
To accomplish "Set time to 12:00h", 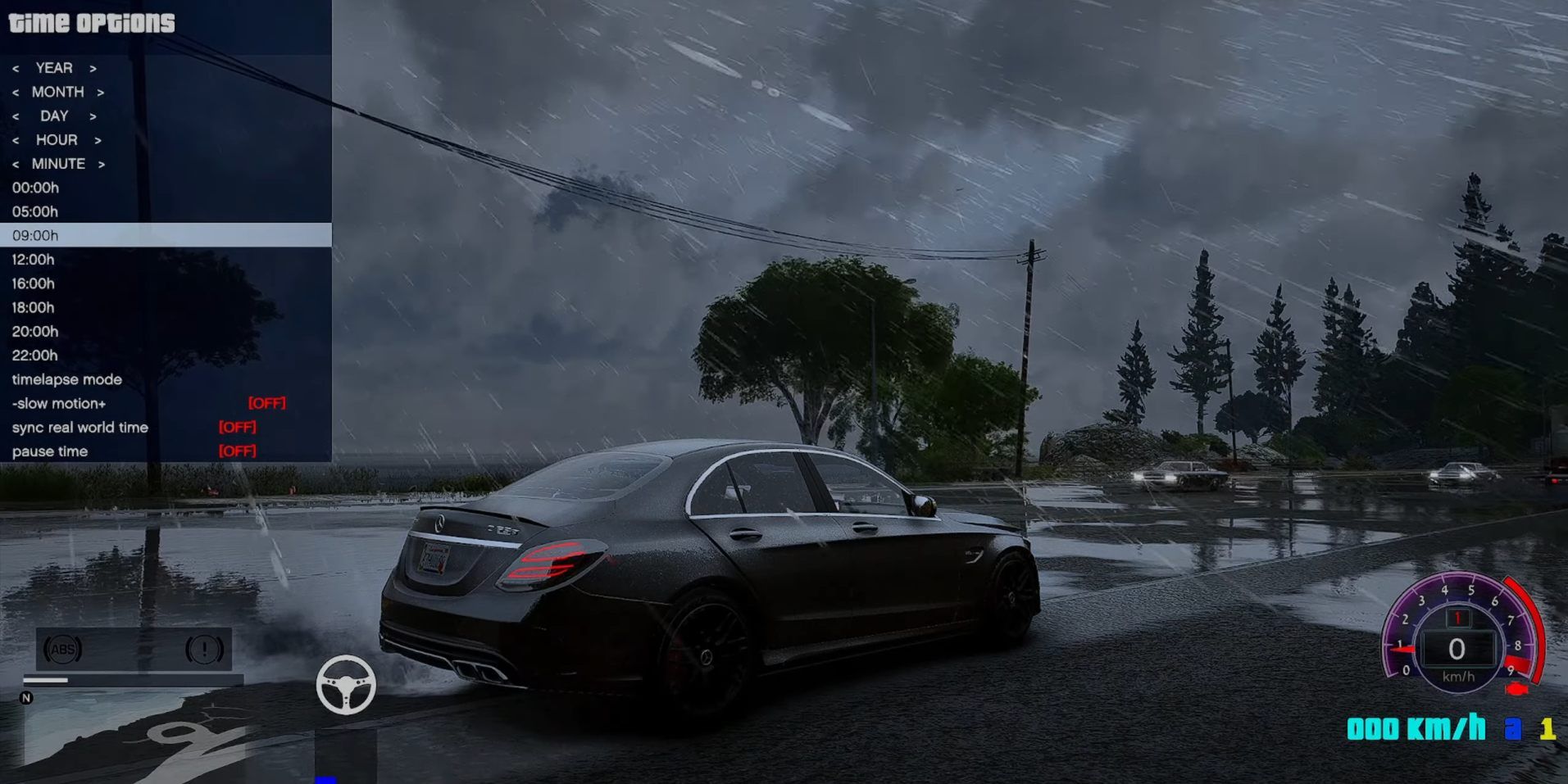I will click(34, 260).
